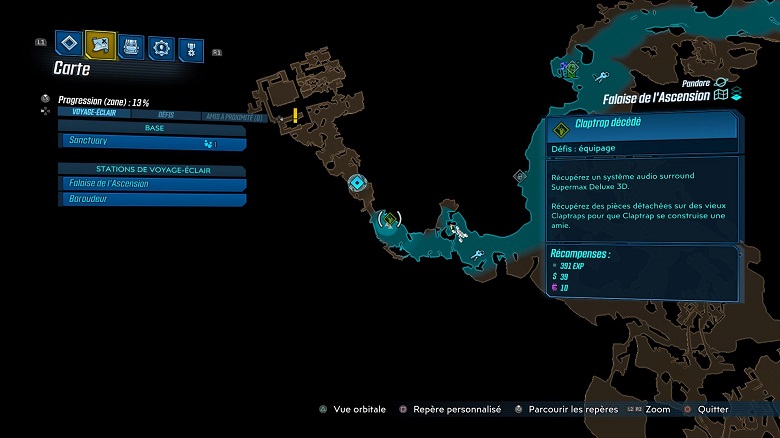Choose the Baroudeur fast travel entry
Screen dimensions: 780x438
coord(152,199)
